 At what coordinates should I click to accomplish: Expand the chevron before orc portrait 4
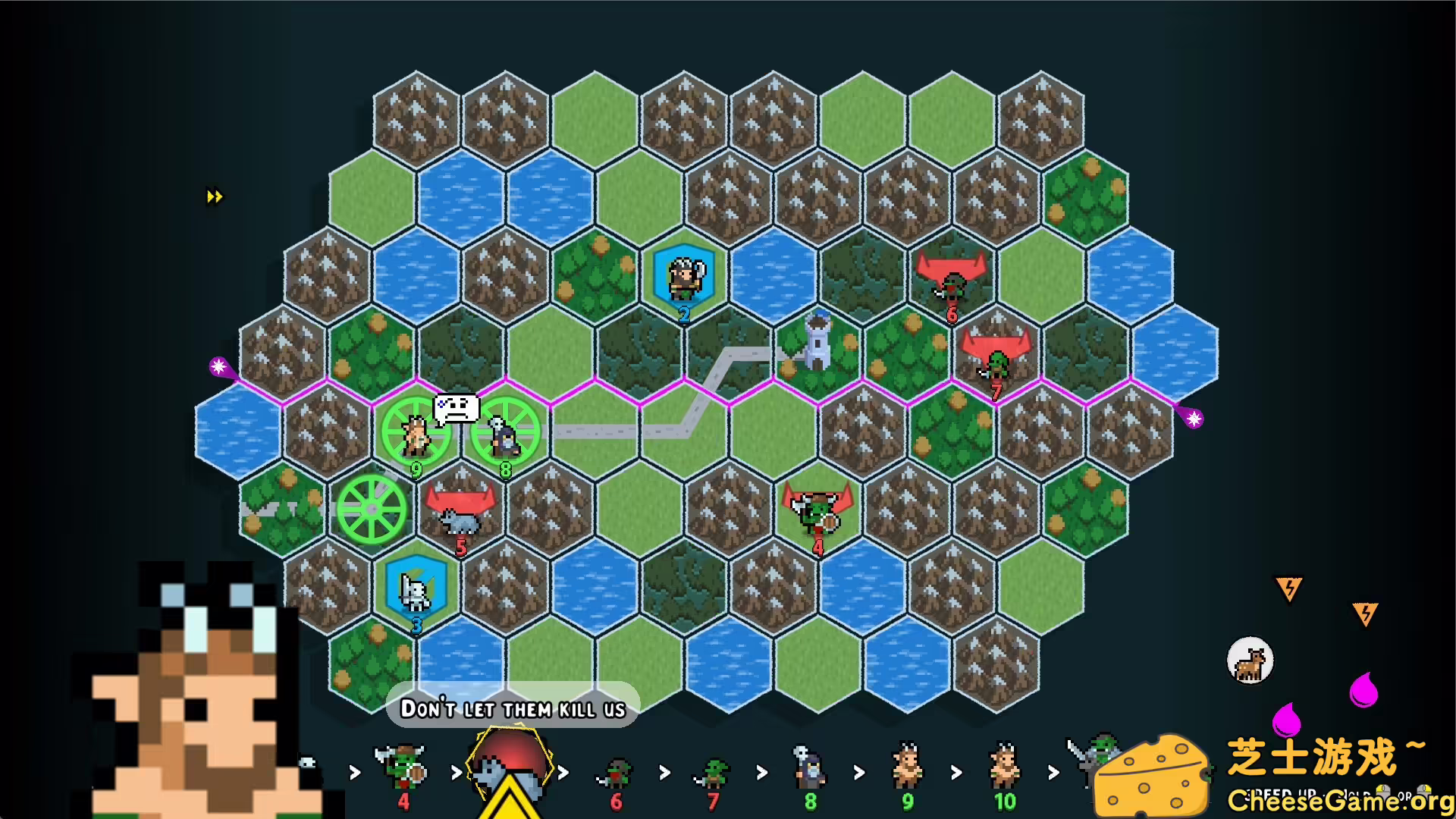355,772
